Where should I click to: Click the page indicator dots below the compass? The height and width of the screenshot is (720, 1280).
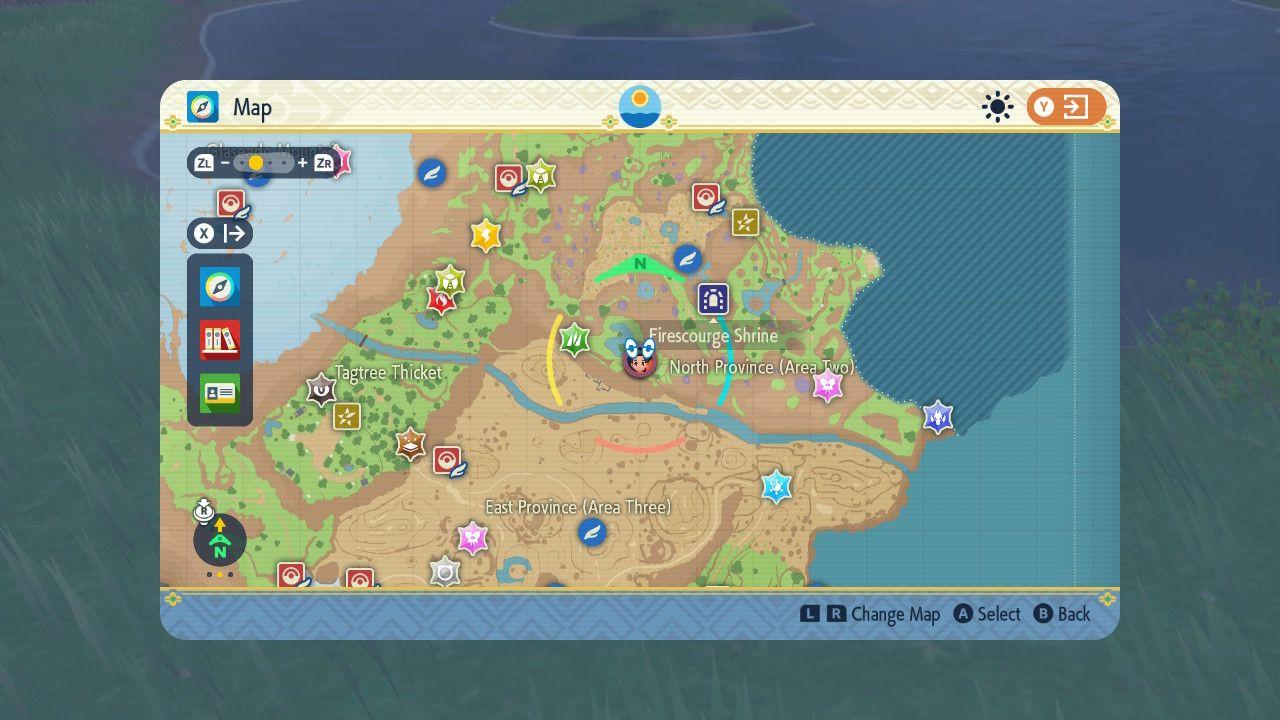(x=219, y=573)
